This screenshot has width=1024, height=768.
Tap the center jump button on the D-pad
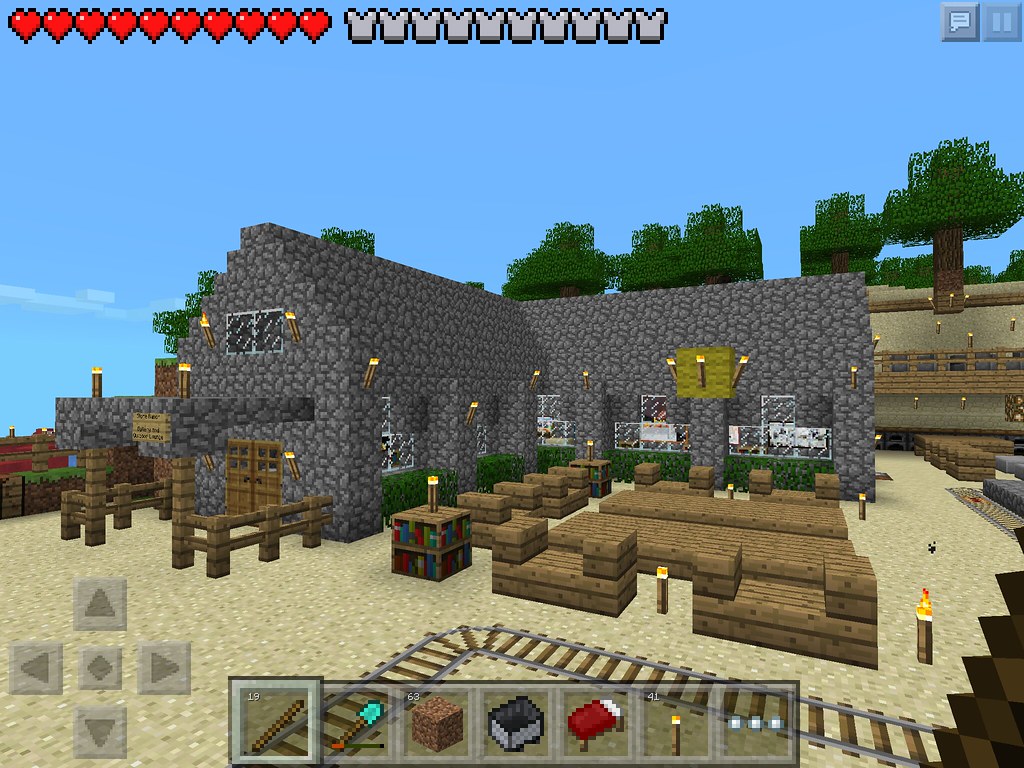point(100,666)
